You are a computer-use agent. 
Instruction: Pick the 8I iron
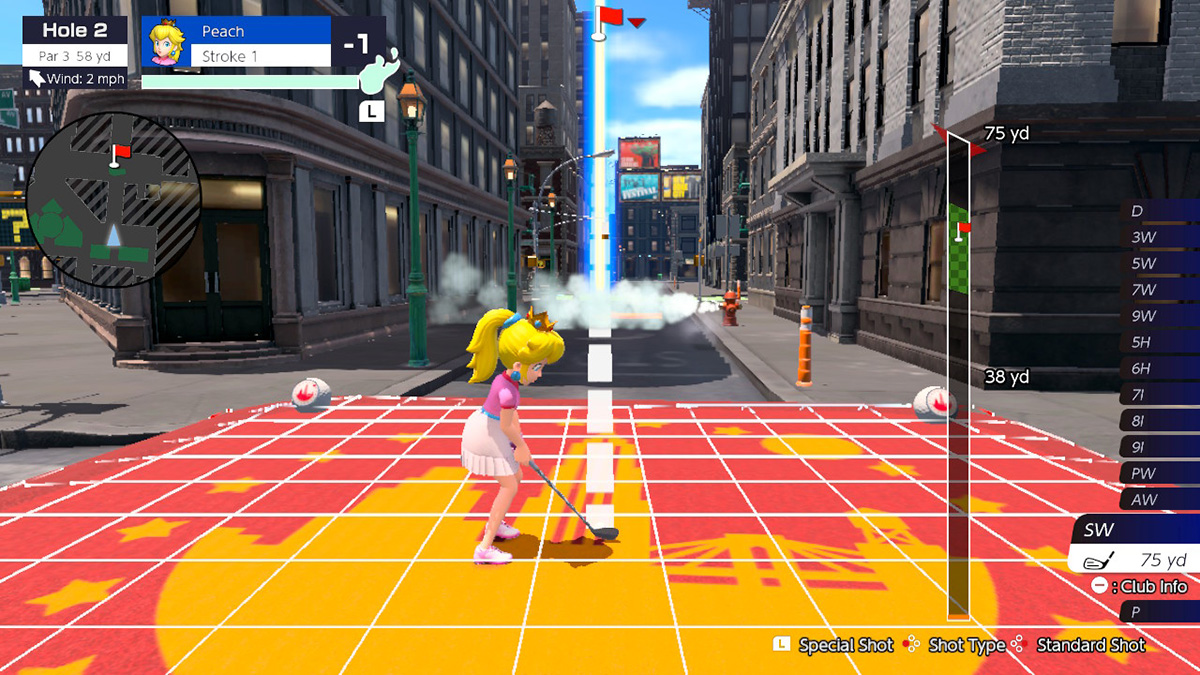point(1160,421)
